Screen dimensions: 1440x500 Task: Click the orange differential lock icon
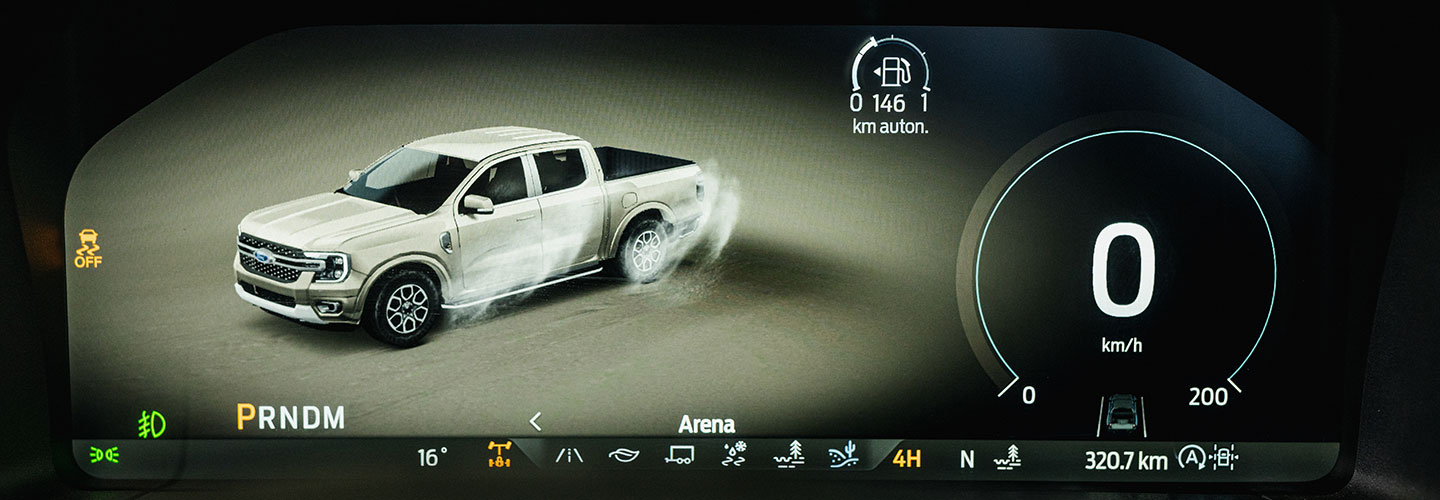[x=498, y=457]
